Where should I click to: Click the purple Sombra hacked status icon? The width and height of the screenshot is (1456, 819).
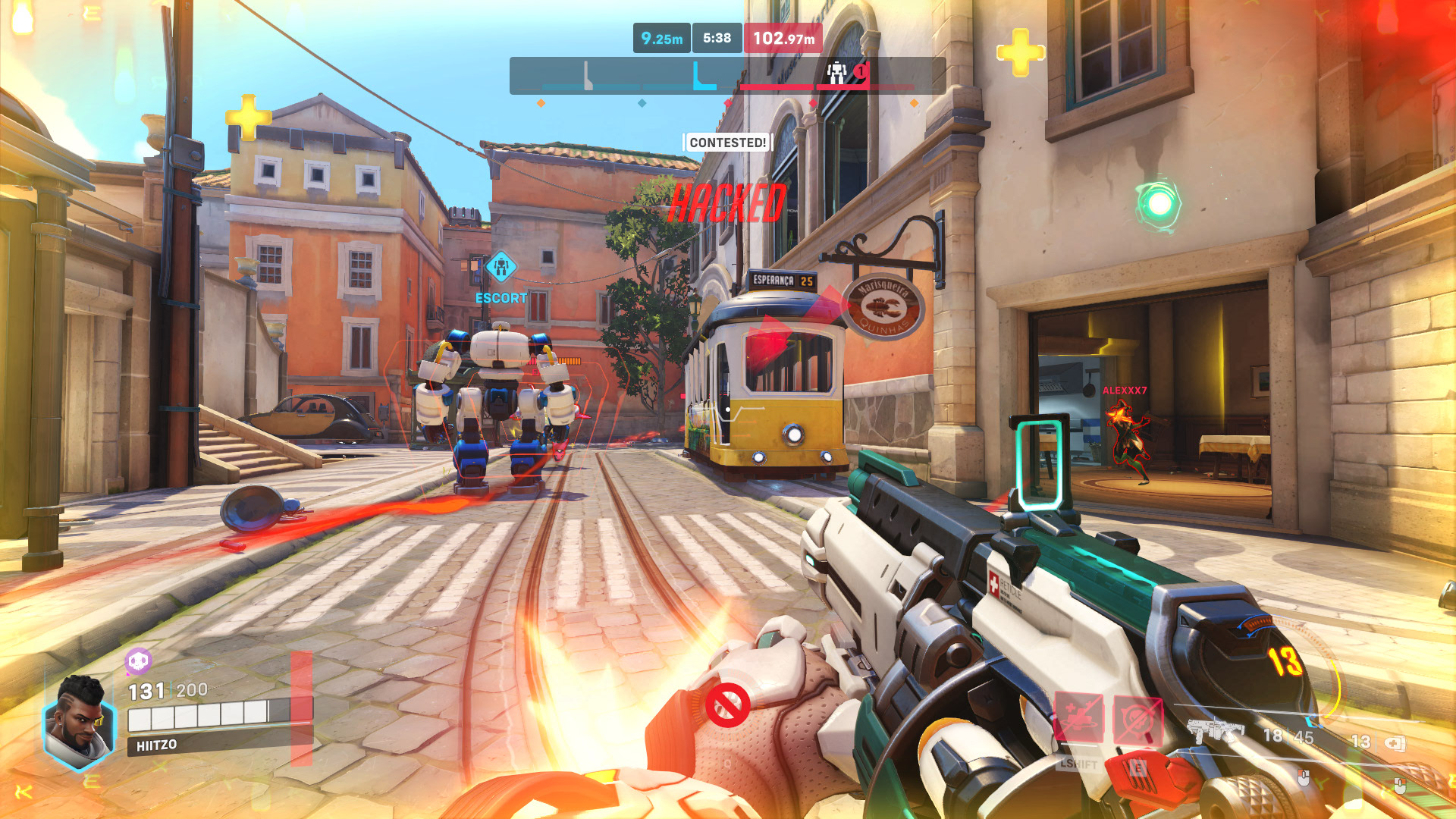(x=138, y=662)
